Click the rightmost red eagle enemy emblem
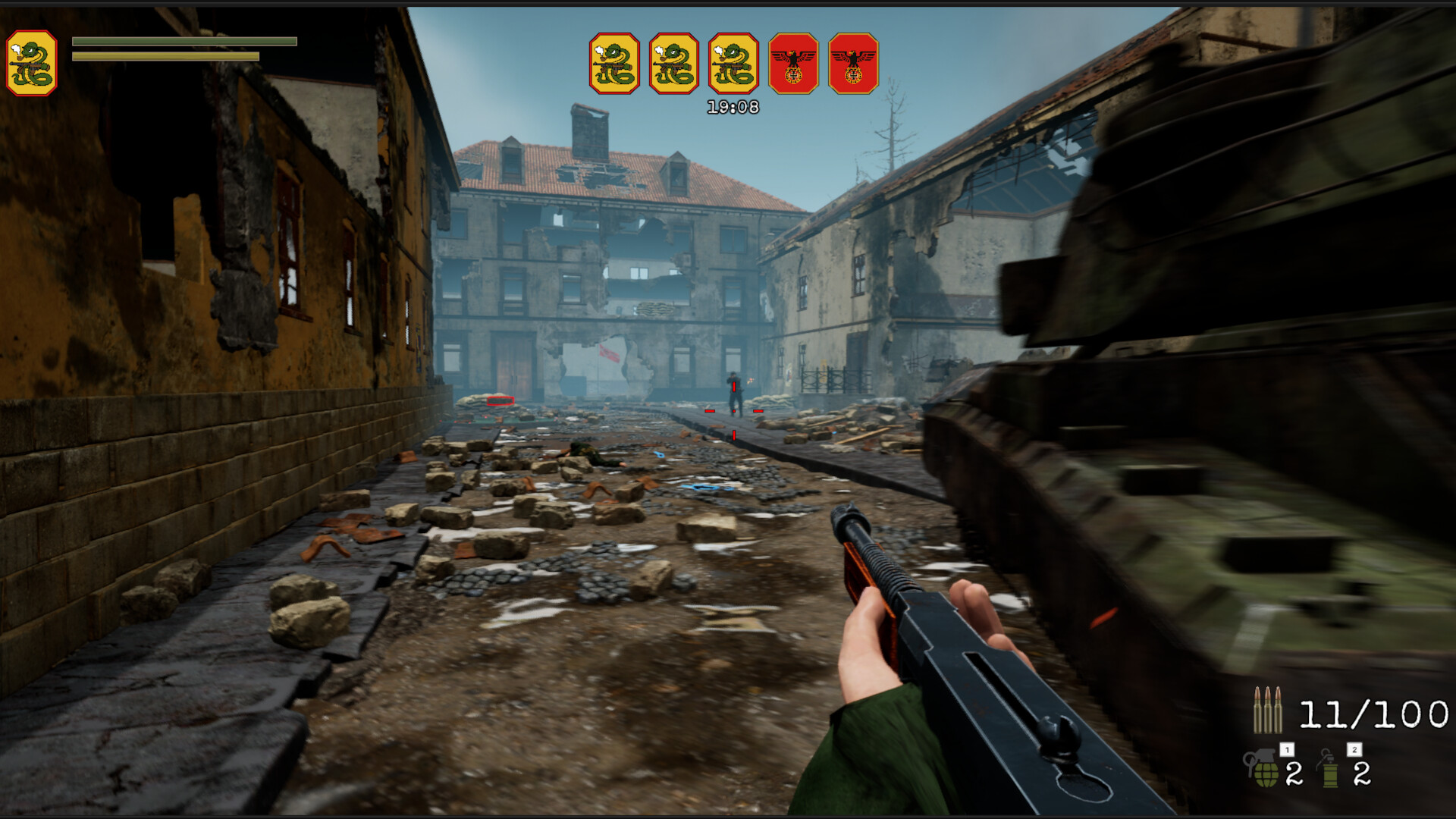This screenshot has height=819, width=1456. (x=852, y=64)
